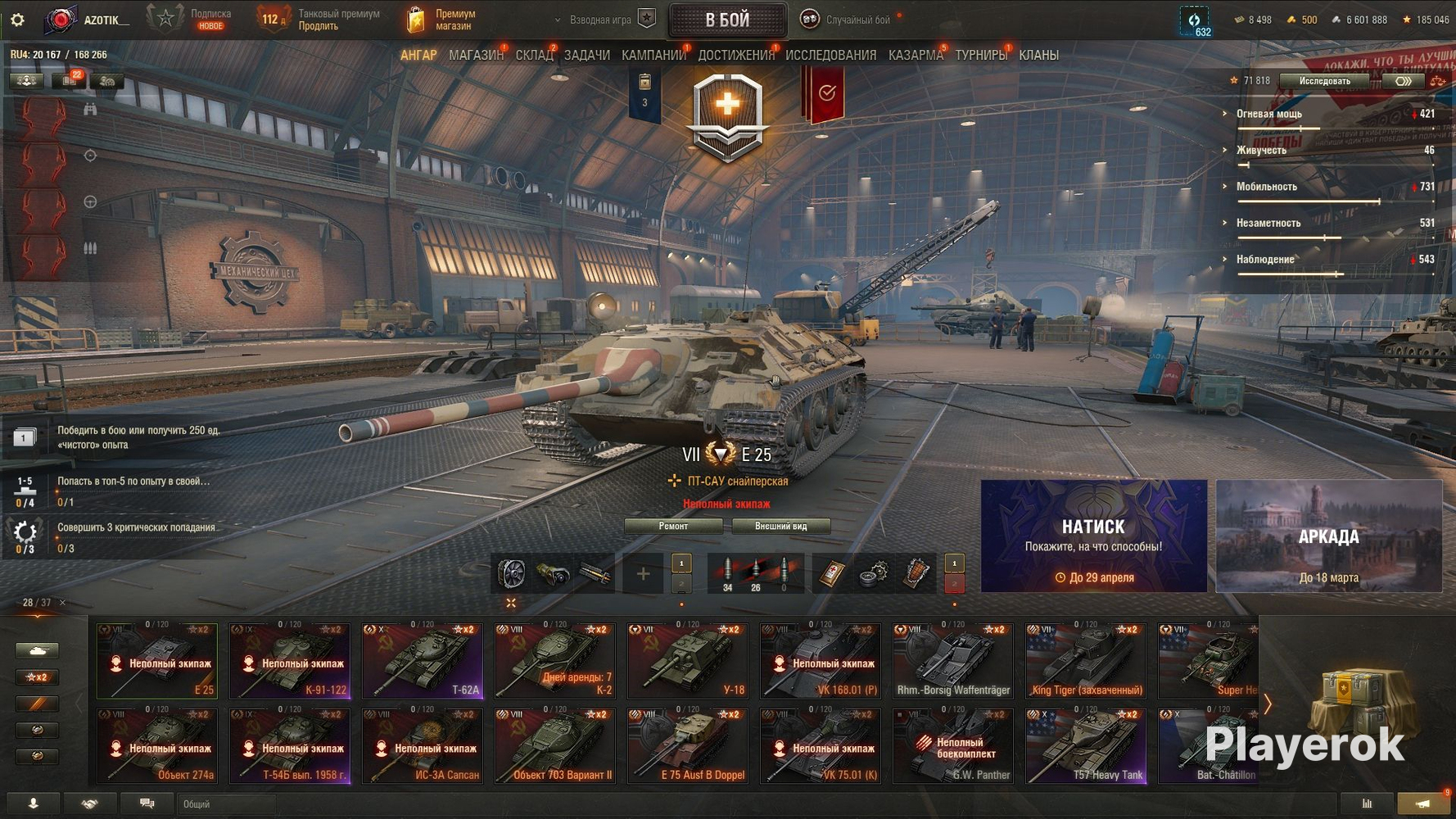Screen dimensions: 1456x819
Task: Open the КЛАНЫ tab
Action: pos(1038,55)
